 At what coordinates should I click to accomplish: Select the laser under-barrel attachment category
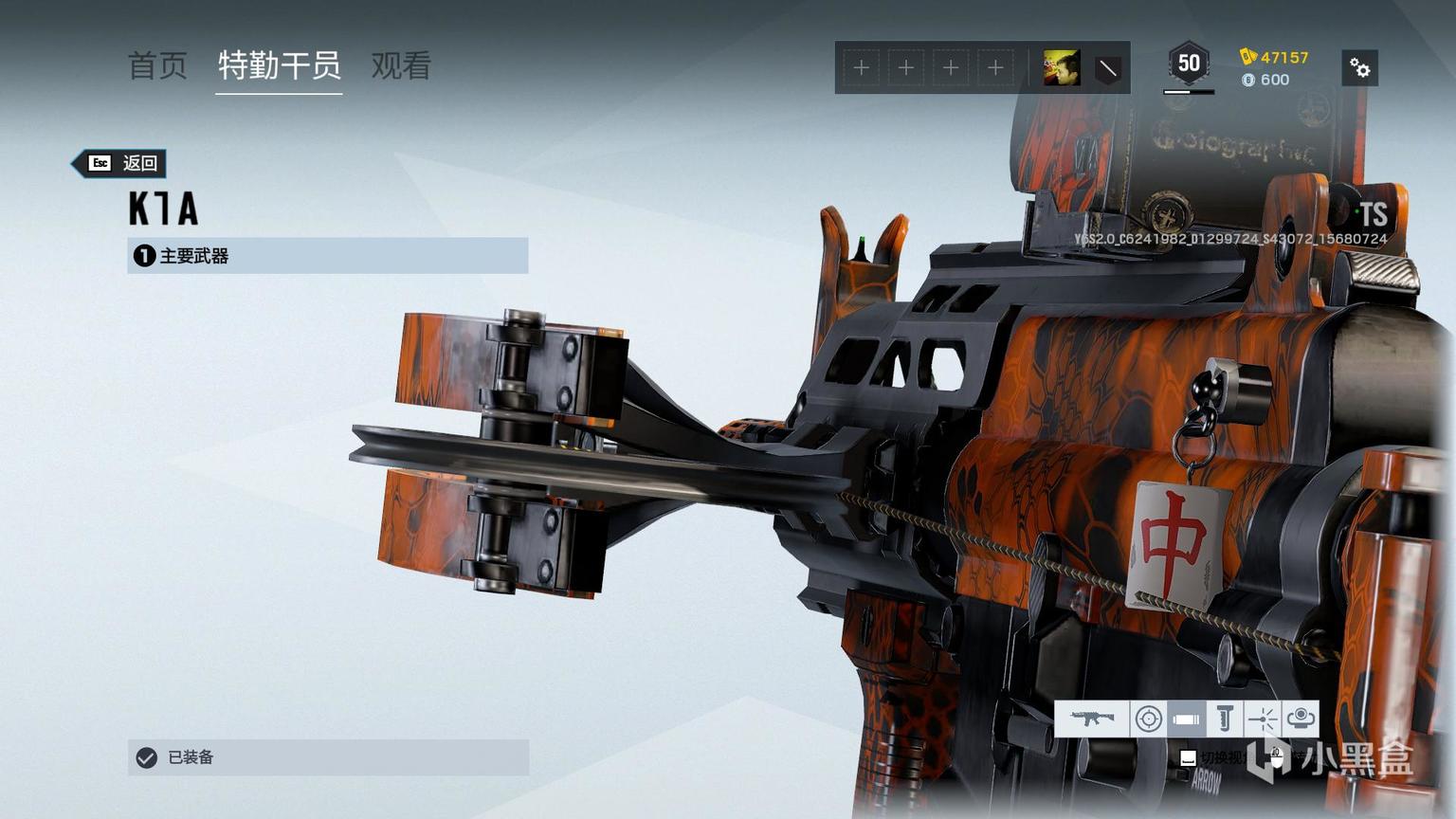[1263, 719]
